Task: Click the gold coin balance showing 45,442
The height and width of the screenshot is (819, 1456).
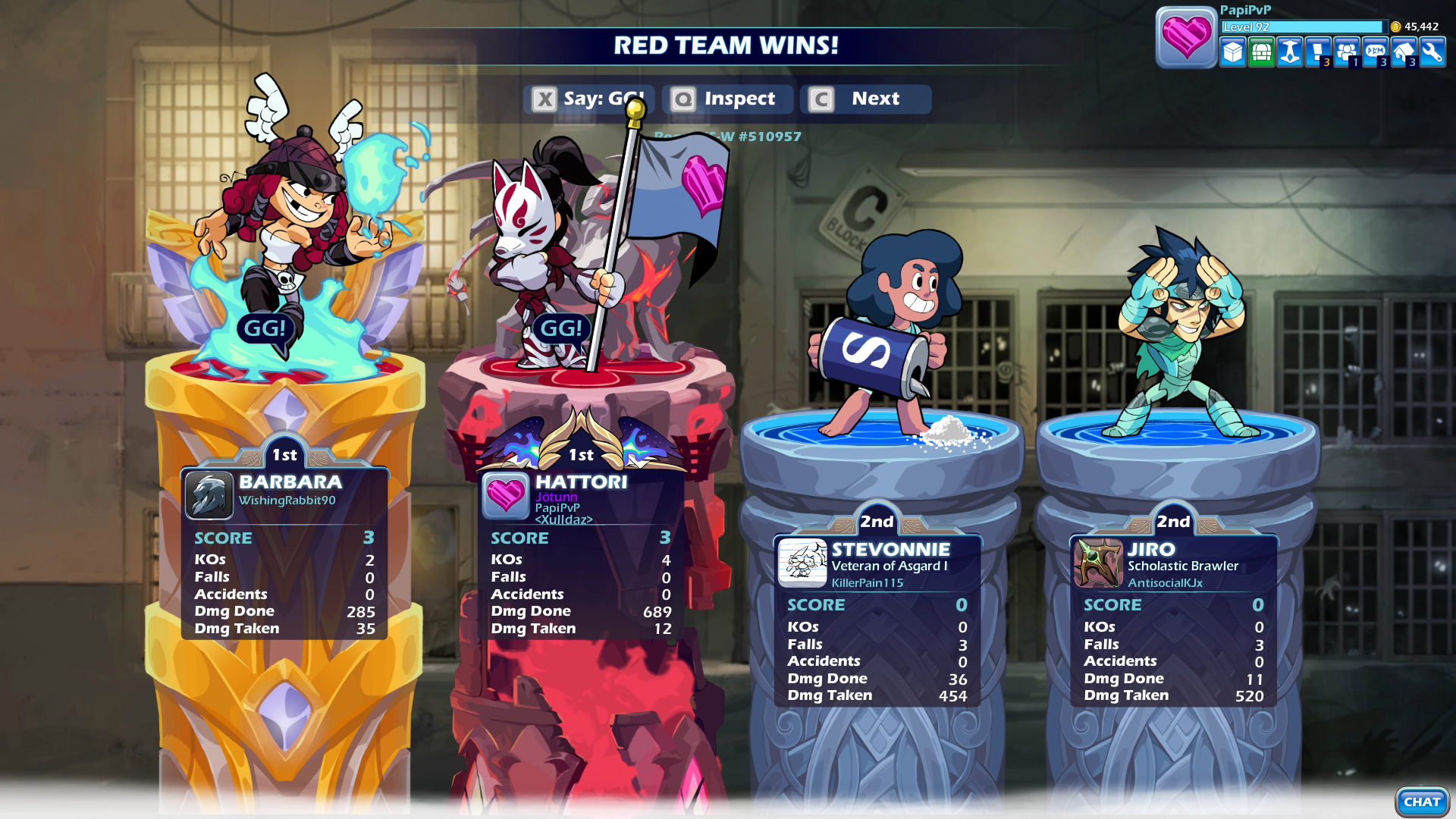Action: pyautogui.click(x=1412, y=25)
